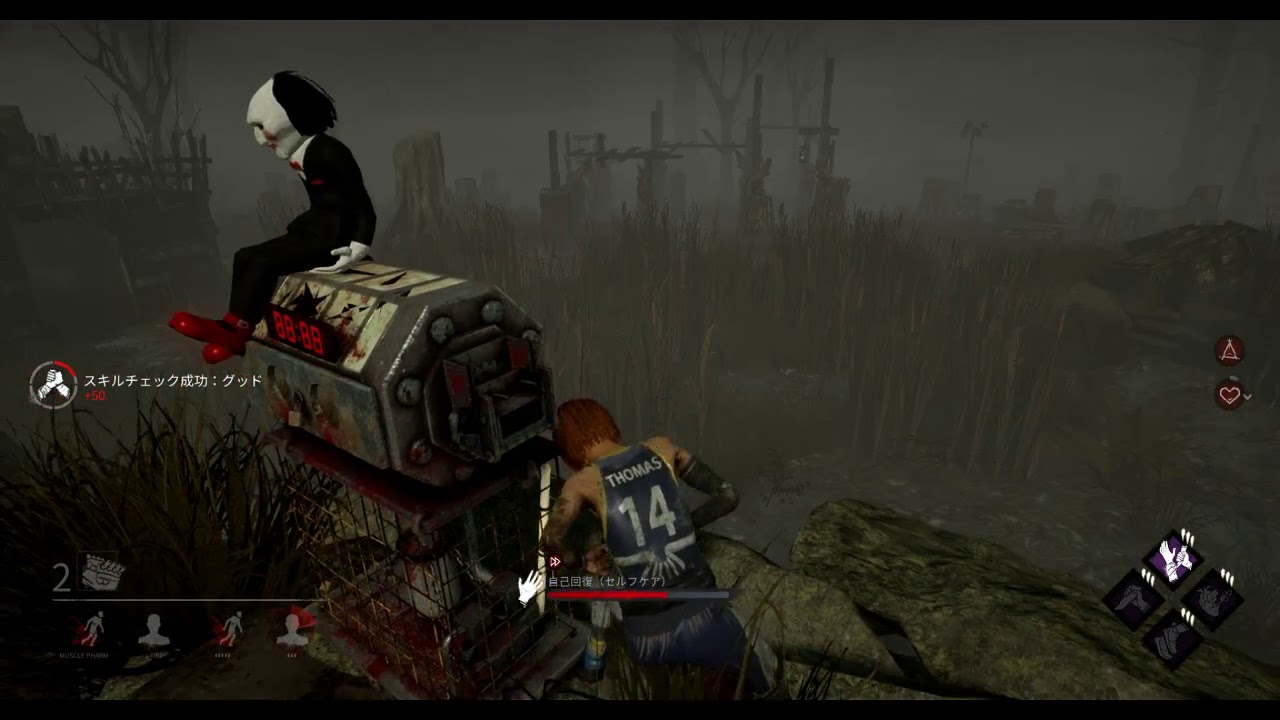Click the knife-in-hand perk icon
This screenshot has width=1280, height=720.
click(1134, 600)
